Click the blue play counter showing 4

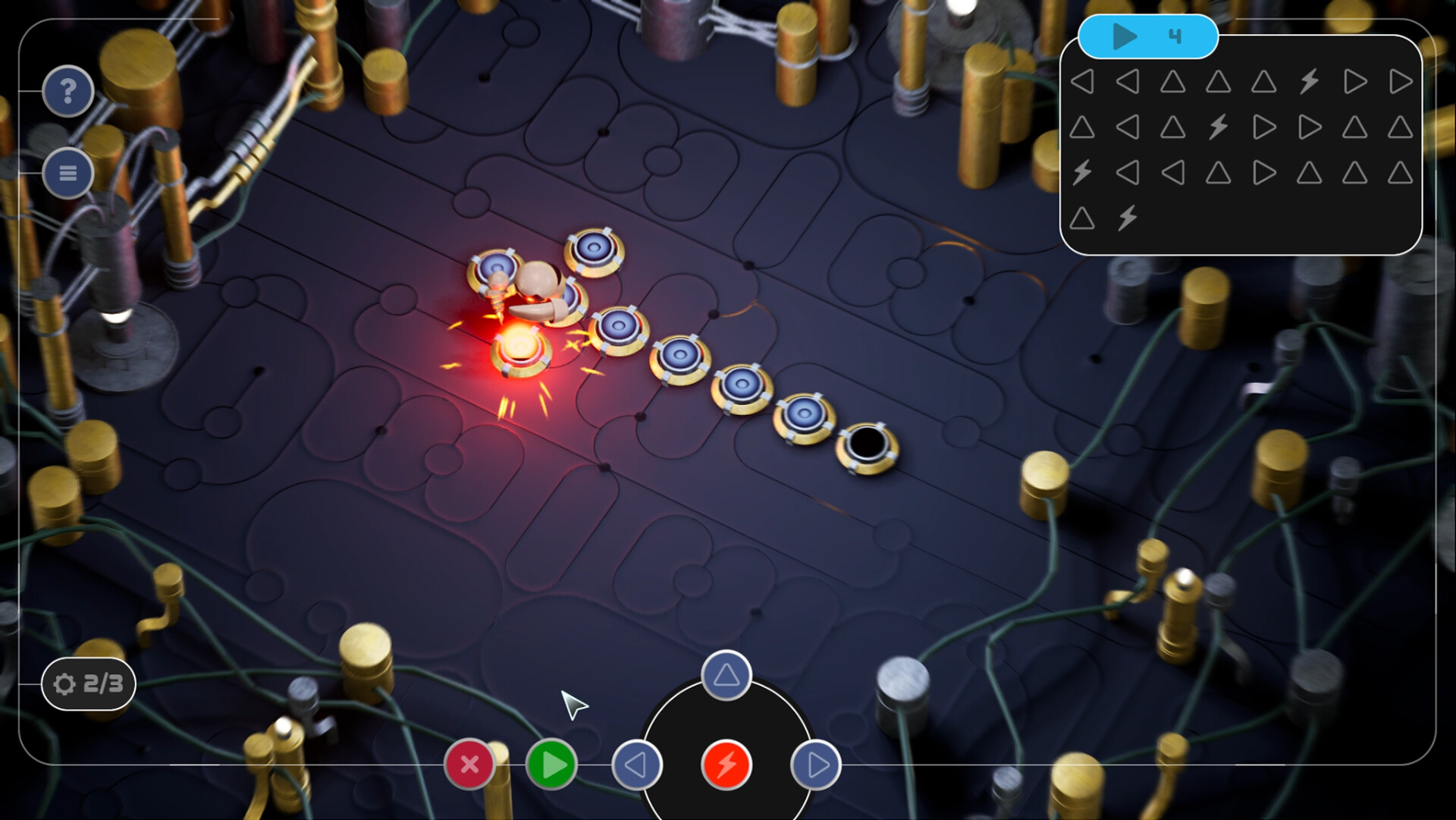[x=1149, y=36]
